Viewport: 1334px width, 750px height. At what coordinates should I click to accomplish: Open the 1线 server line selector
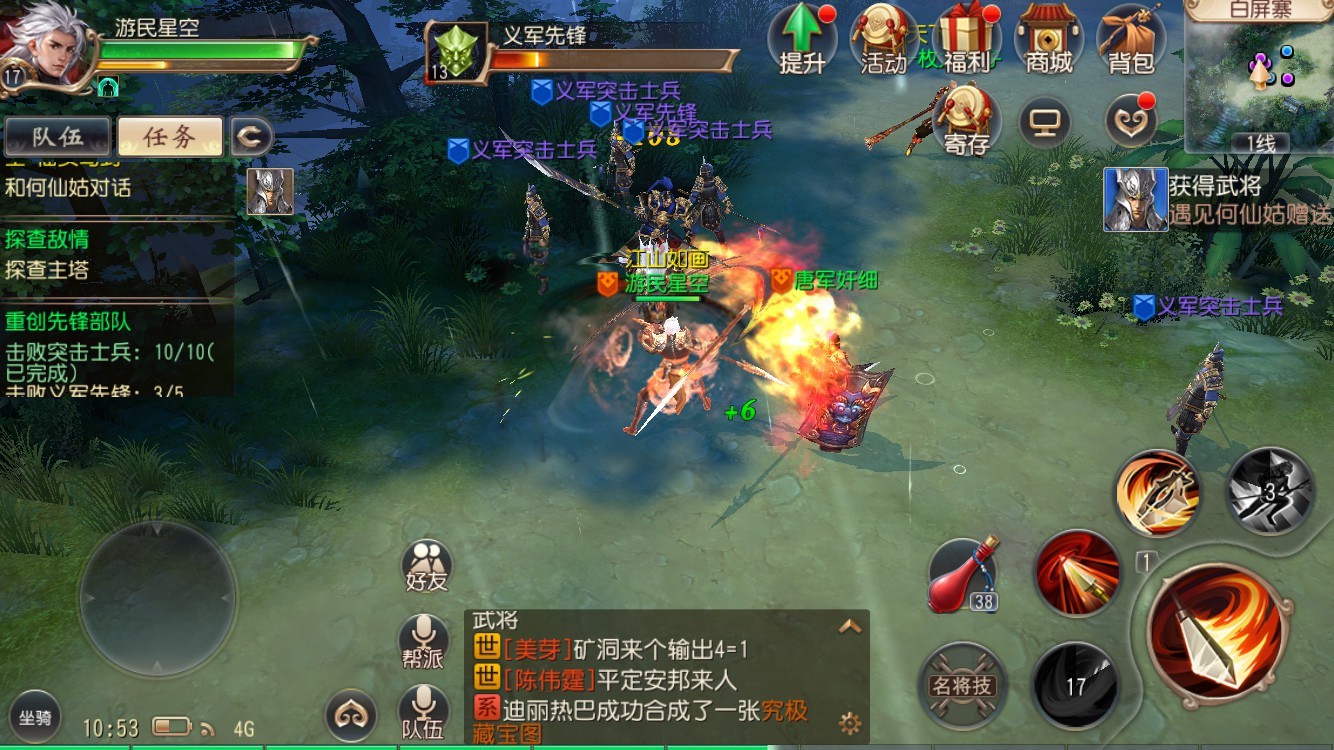pos(1259,143)
